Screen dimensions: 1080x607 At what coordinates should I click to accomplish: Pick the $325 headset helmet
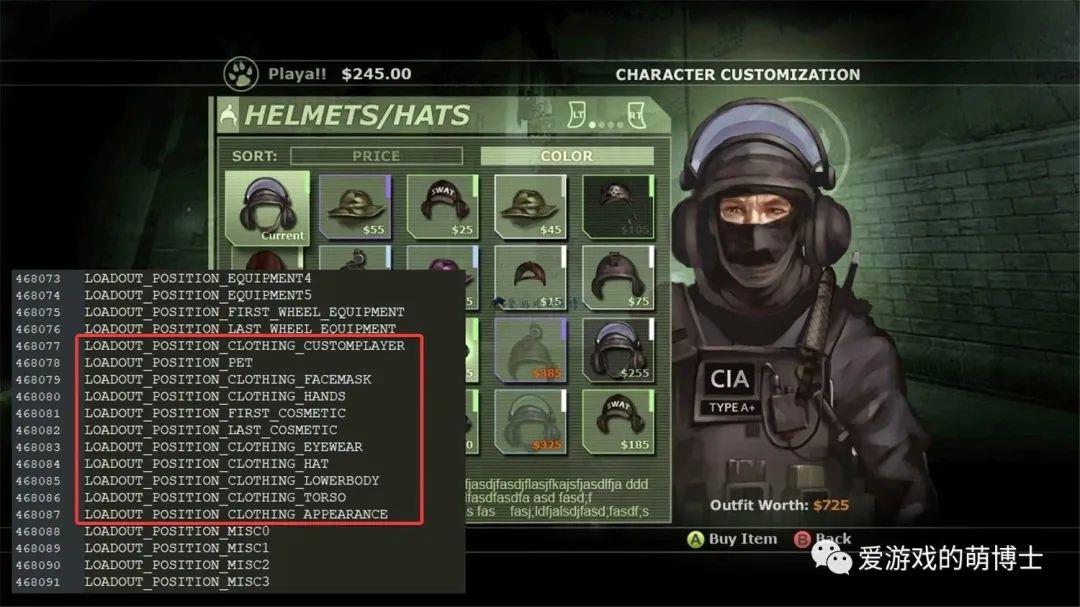(530, 422)
